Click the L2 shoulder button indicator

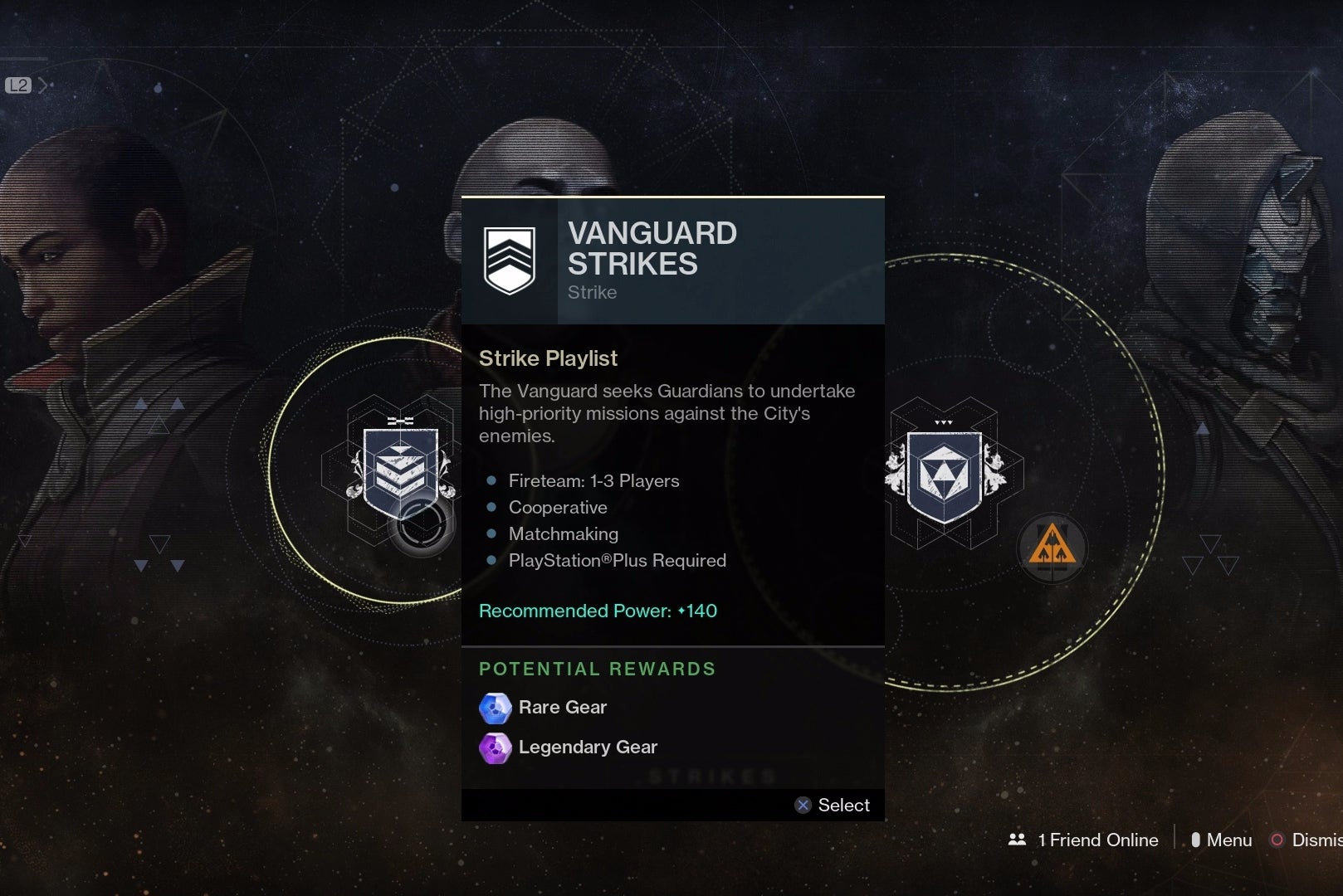(x=17, y=84)
